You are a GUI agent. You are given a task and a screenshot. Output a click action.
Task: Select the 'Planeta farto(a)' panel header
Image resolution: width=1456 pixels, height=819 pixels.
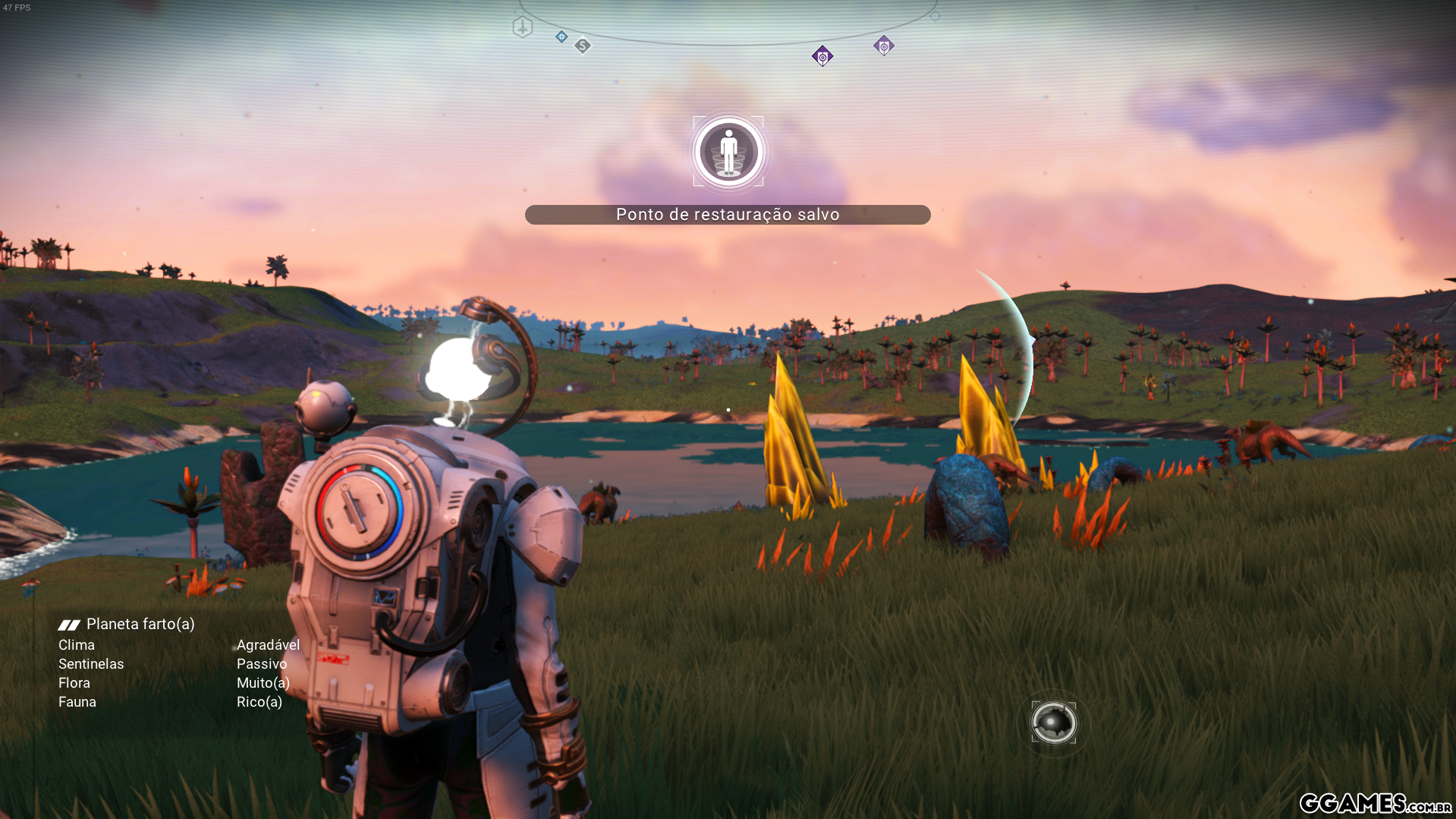point(140,624)
